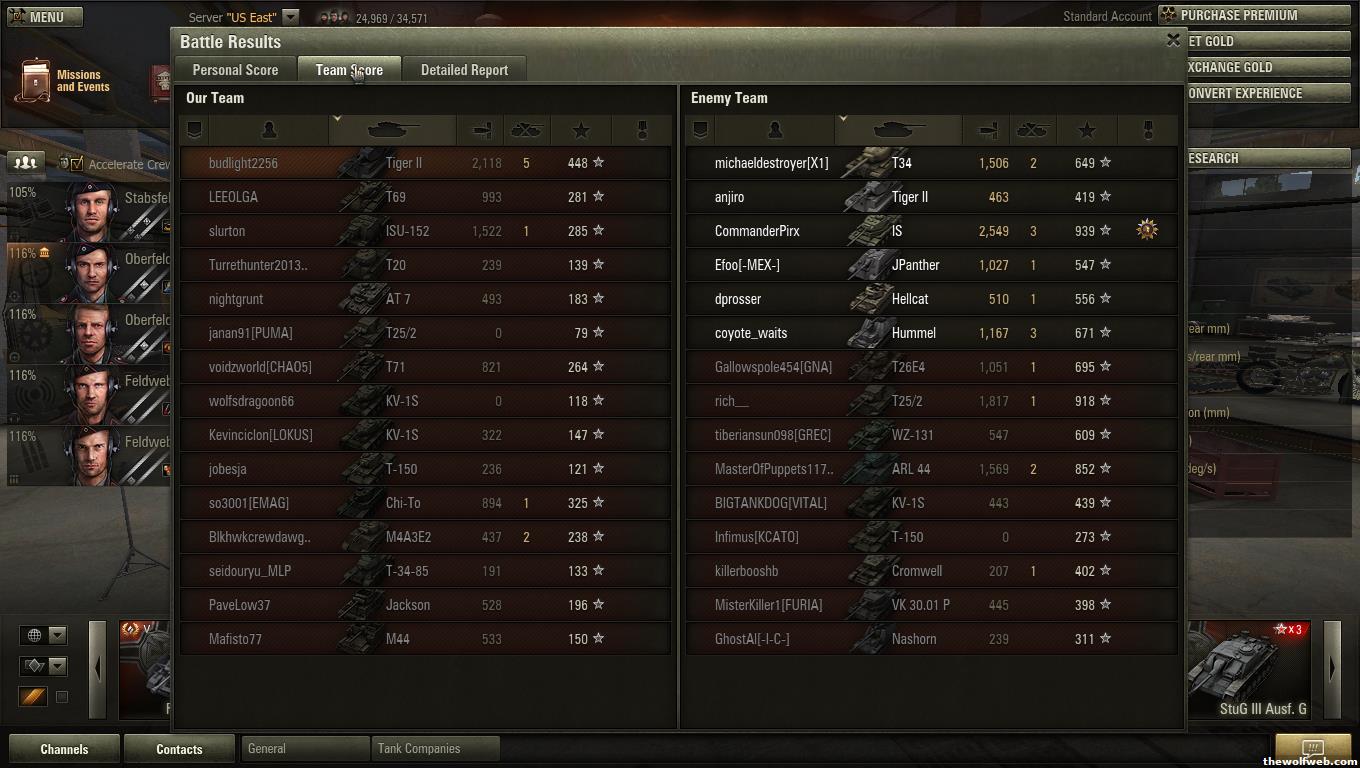Open the Tank Companies chat tab
Image resolution: width=1360 pixels, height=768 pixels.
point(434,748)
